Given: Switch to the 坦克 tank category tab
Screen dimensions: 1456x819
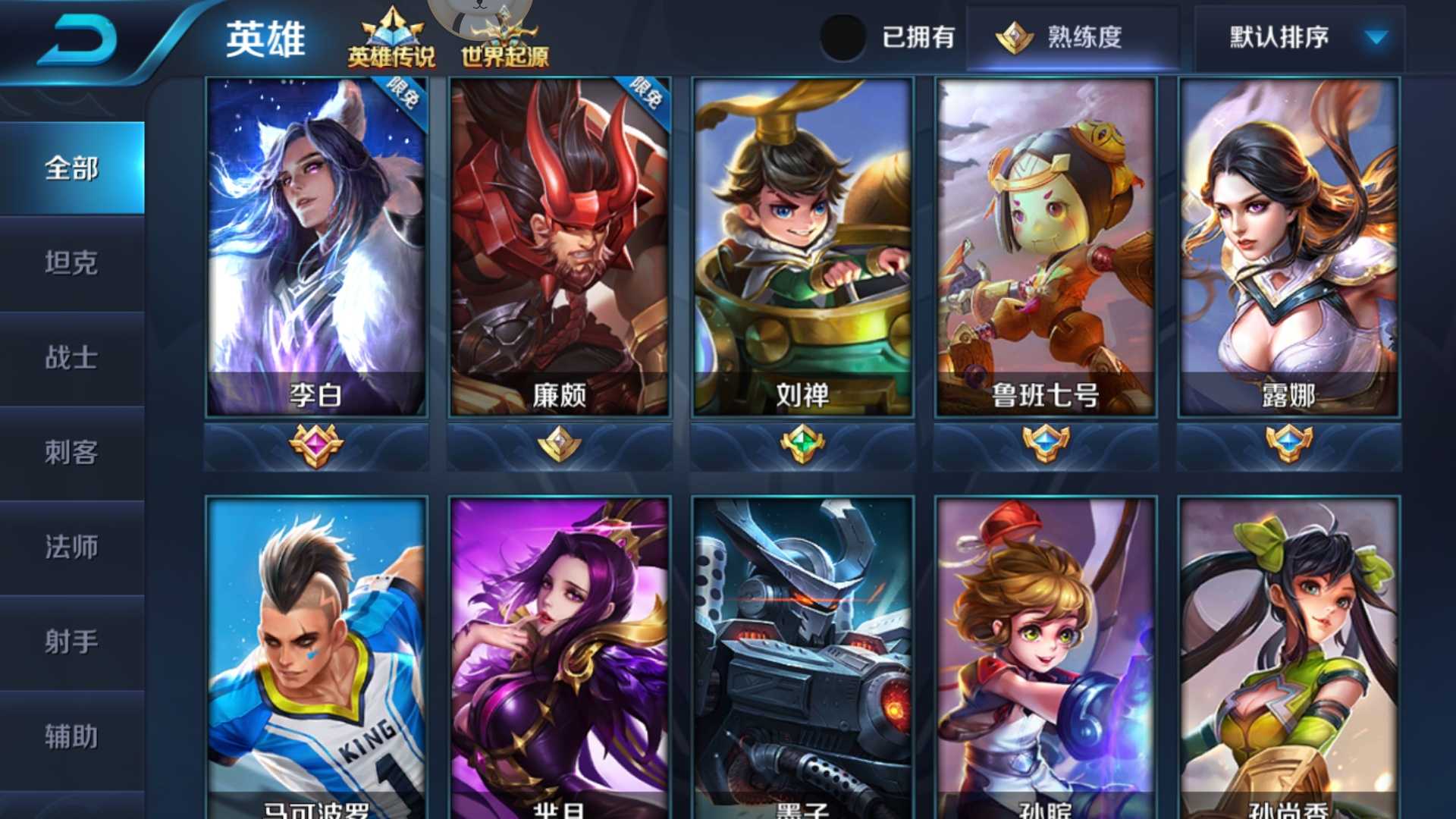Looking at the screenshot, I should pos(72,262).
